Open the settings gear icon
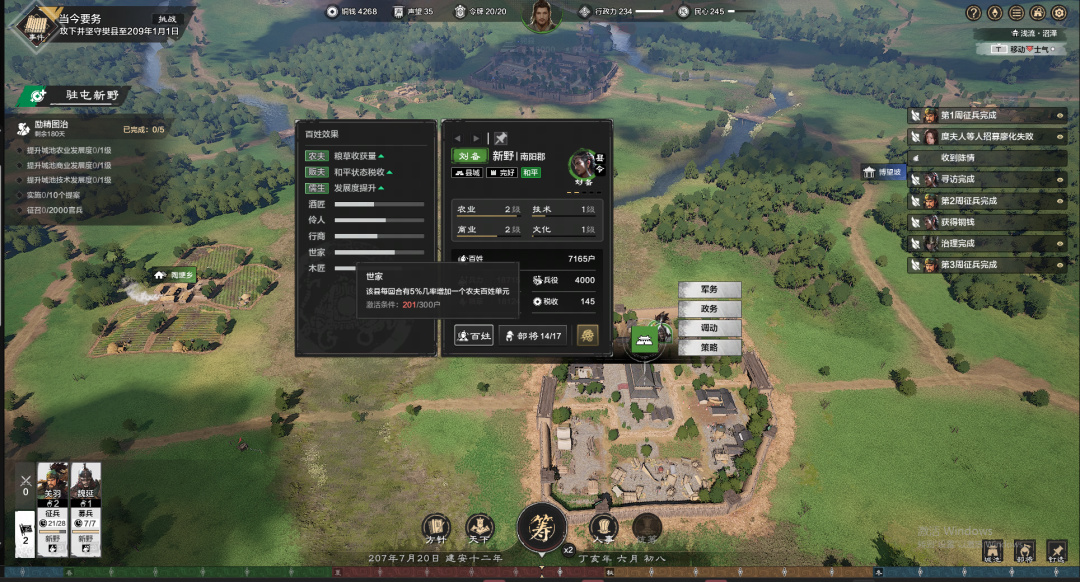The width and height of the screenshot is (1080, 582). point(1061,13)
